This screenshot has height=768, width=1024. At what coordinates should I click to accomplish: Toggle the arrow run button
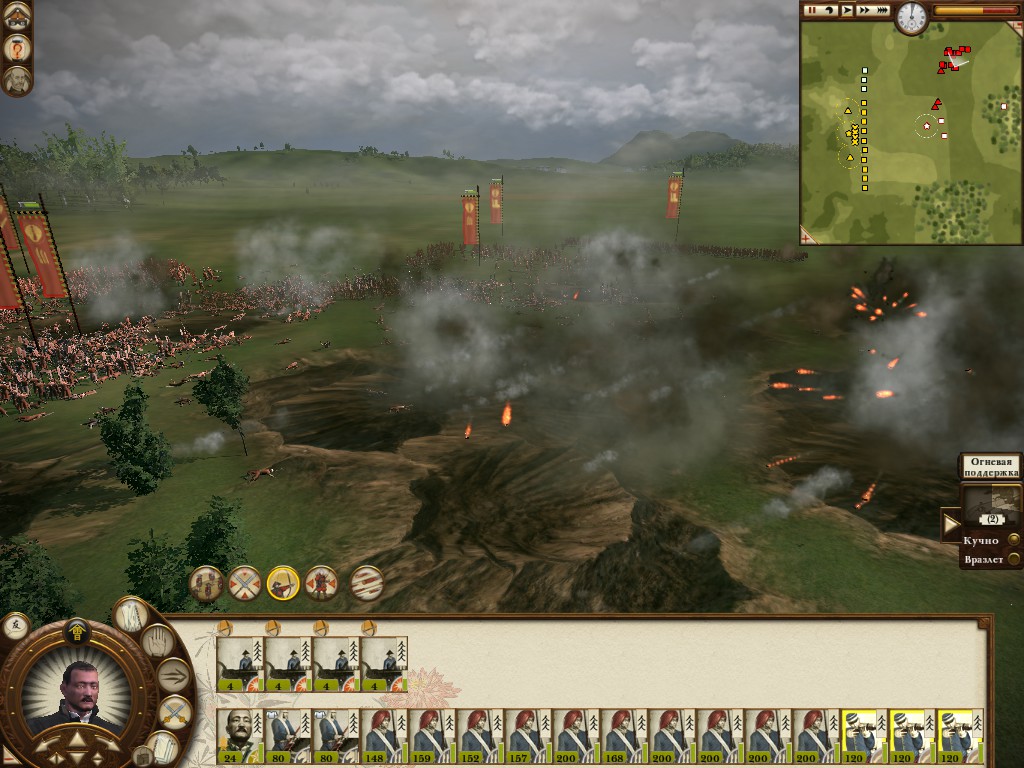(x=174, y=676)
